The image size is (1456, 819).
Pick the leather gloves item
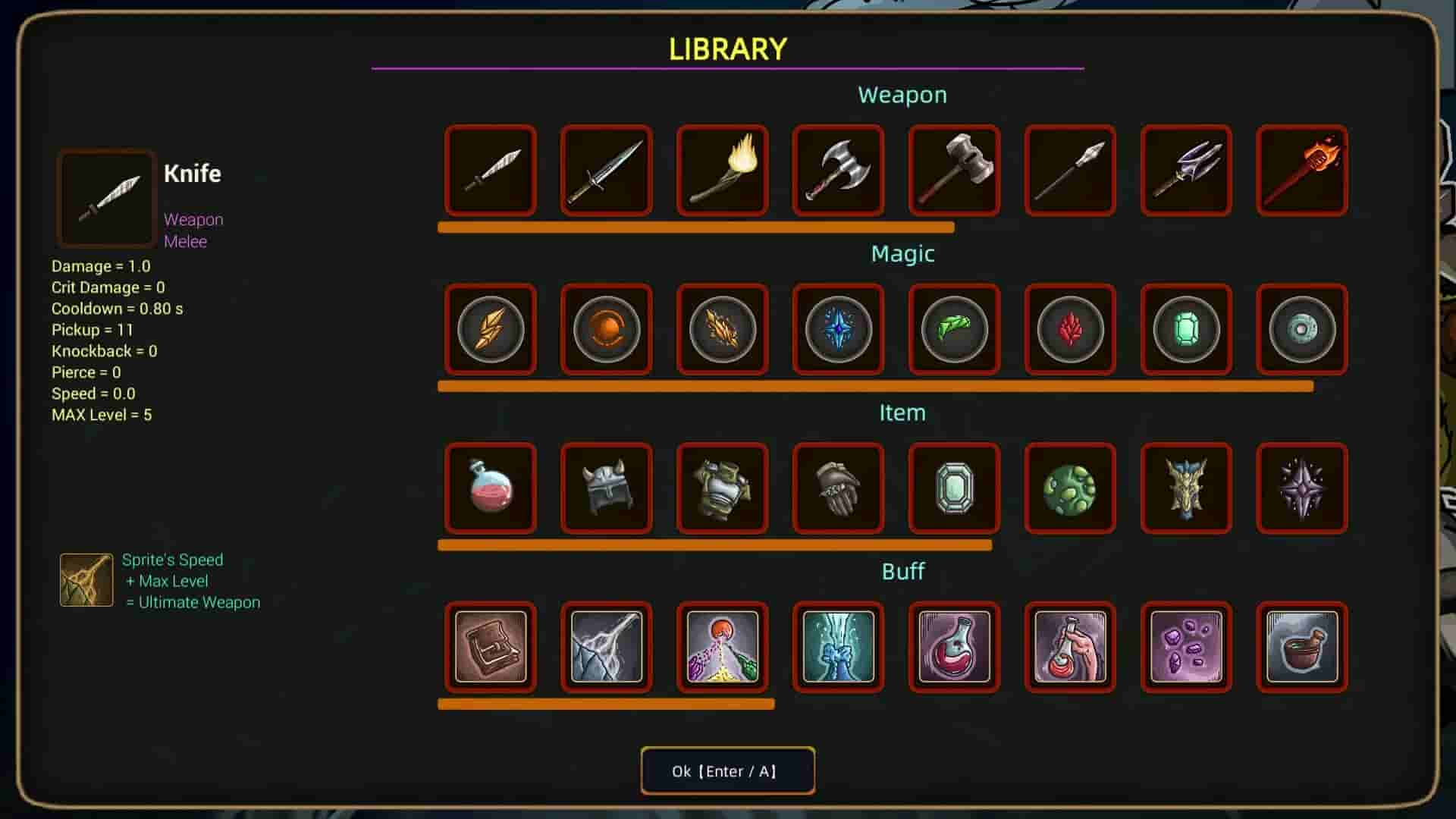838,488
